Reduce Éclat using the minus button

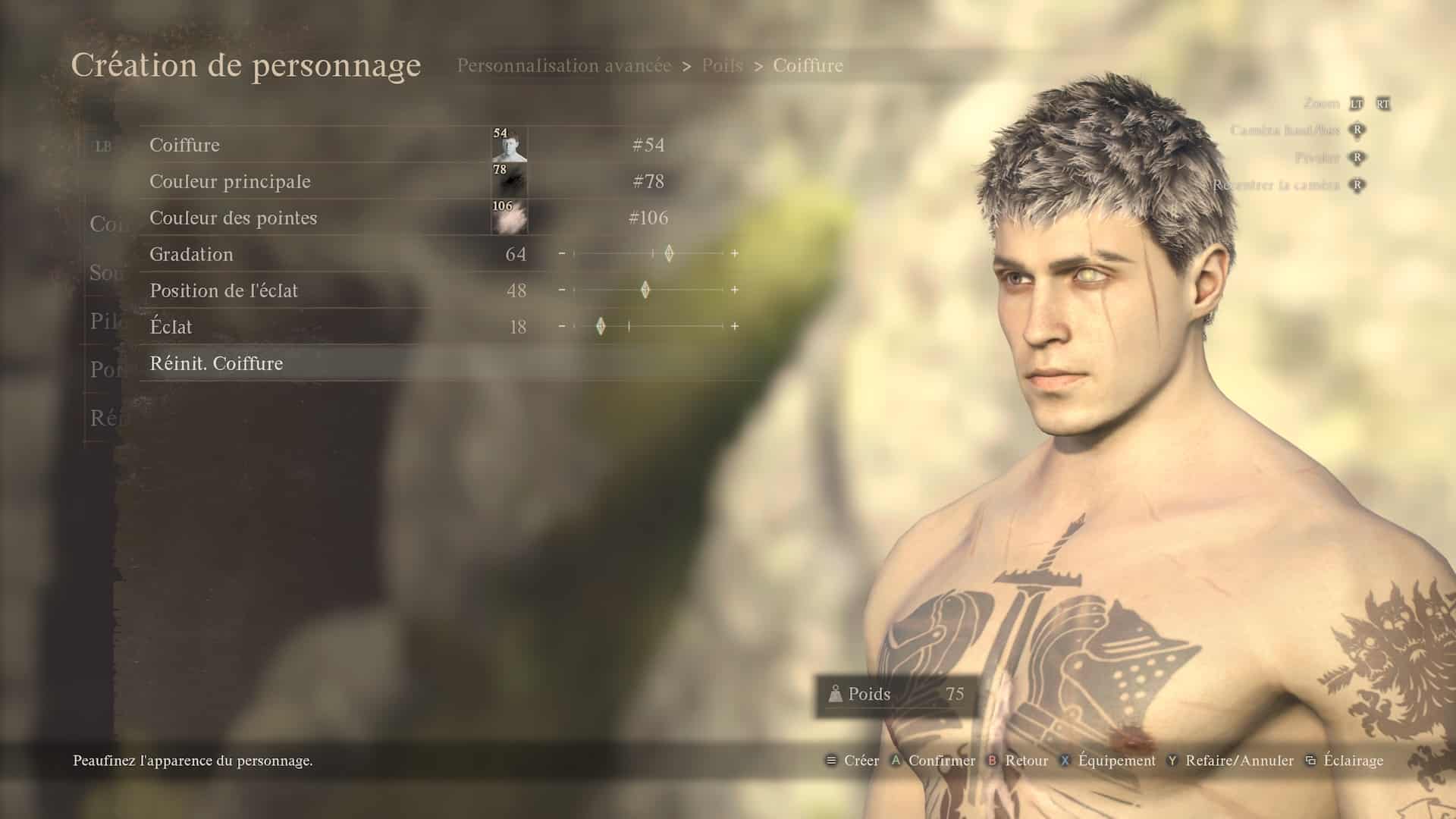pos(562,326)
